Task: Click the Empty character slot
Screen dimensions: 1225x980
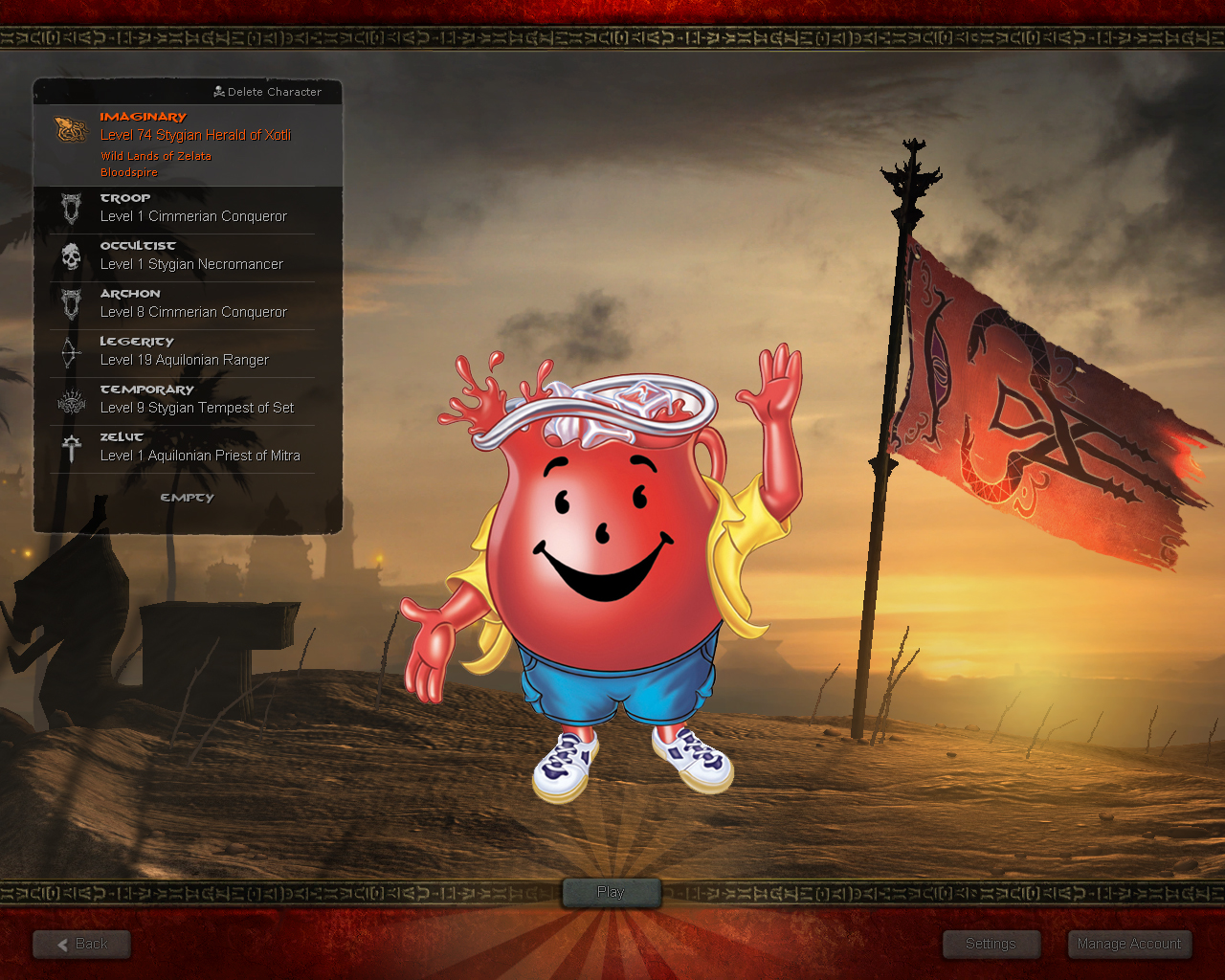Action: point(187,498)
